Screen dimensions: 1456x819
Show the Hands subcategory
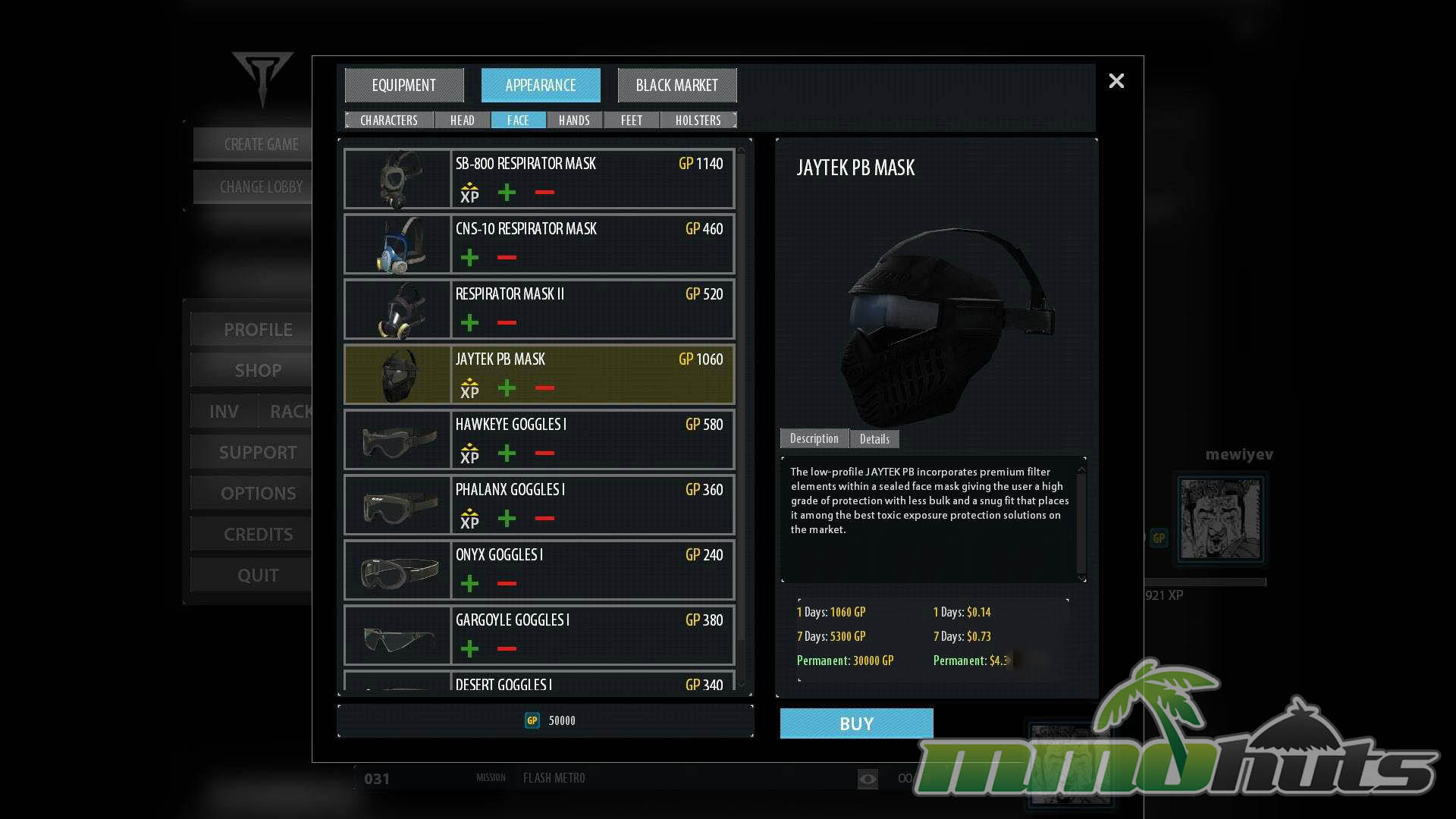[574, 121]
